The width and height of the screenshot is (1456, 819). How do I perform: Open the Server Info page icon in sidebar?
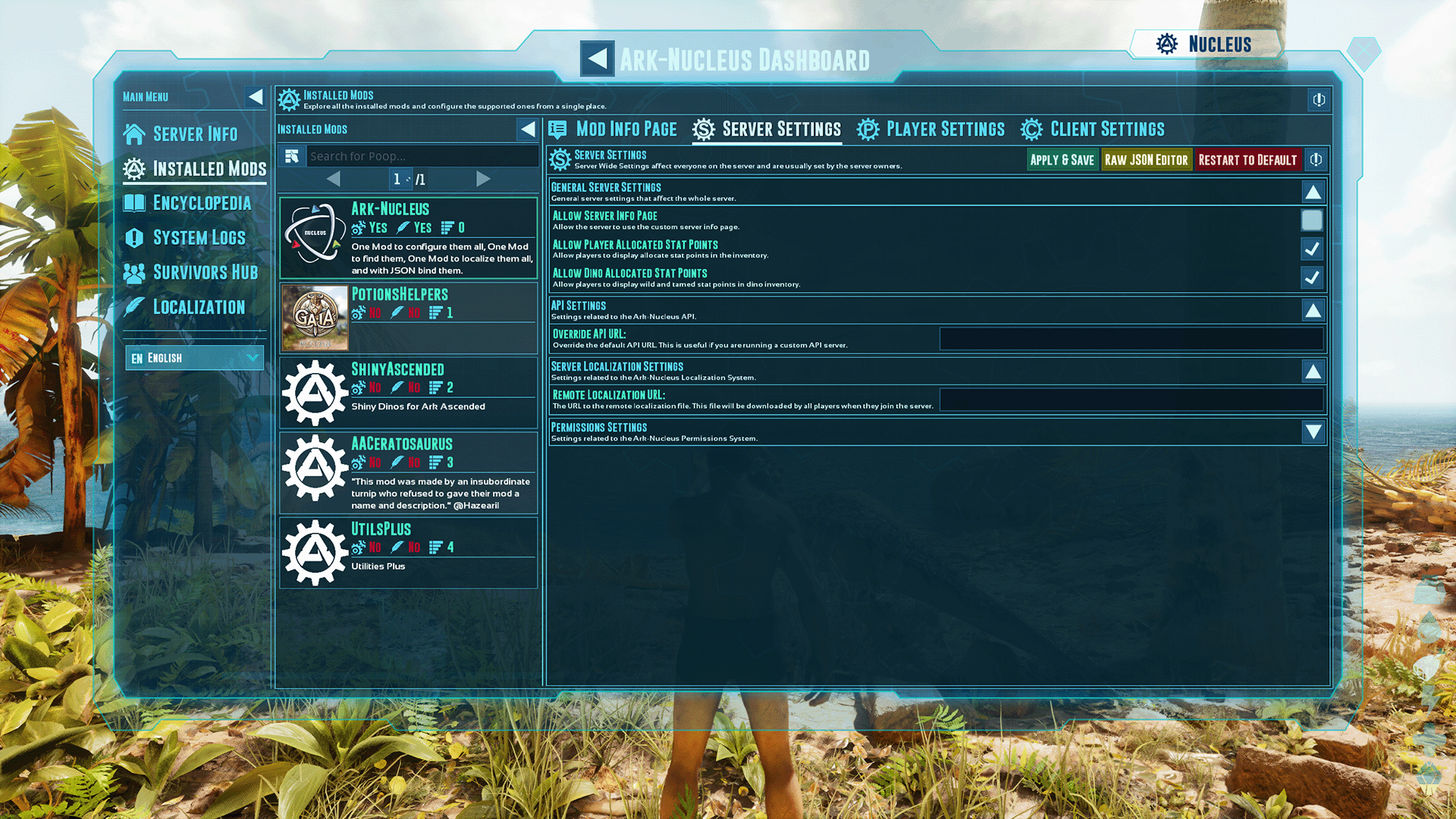[133, 134]
